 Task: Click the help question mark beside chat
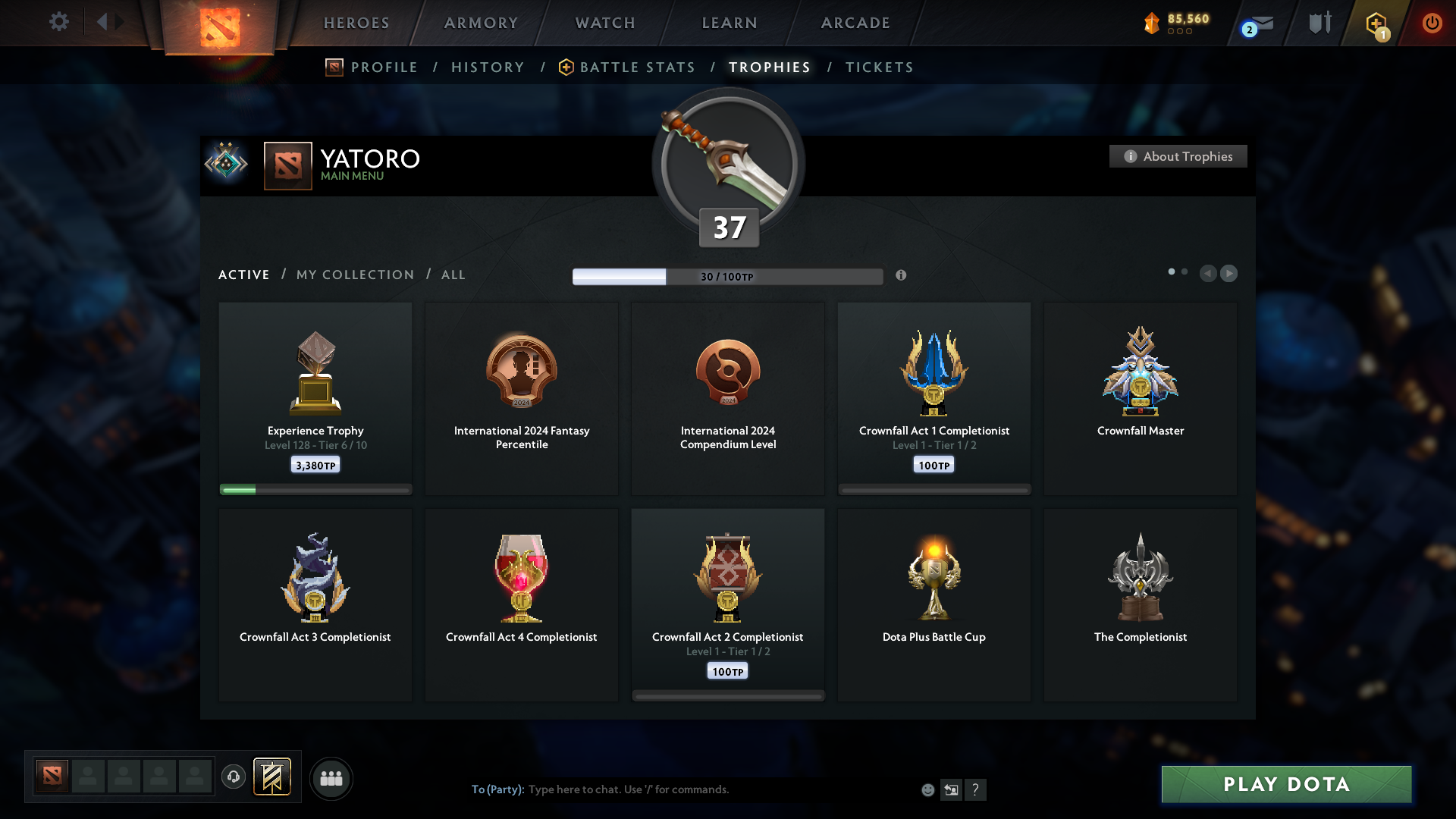977,789
